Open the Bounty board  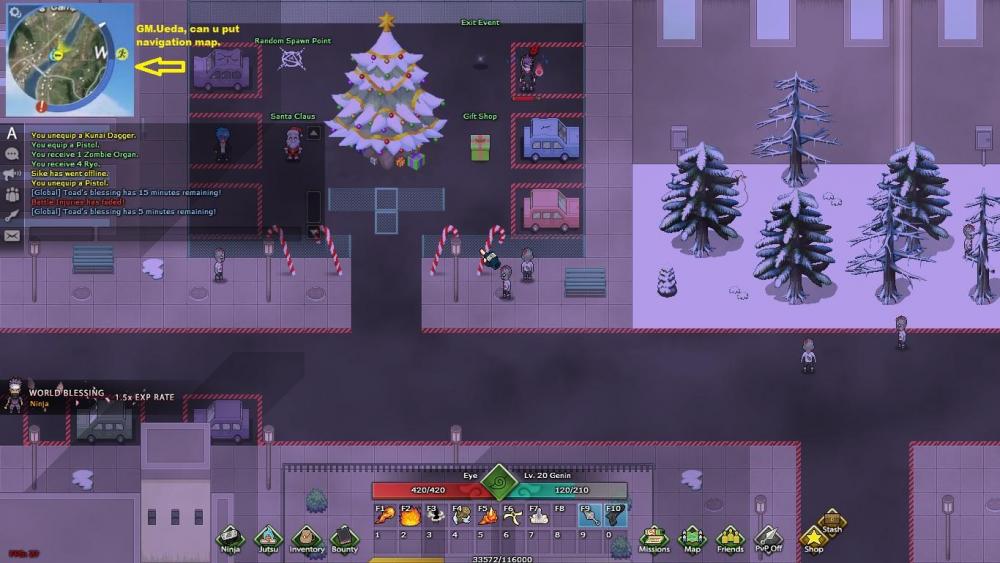(344, 538)
